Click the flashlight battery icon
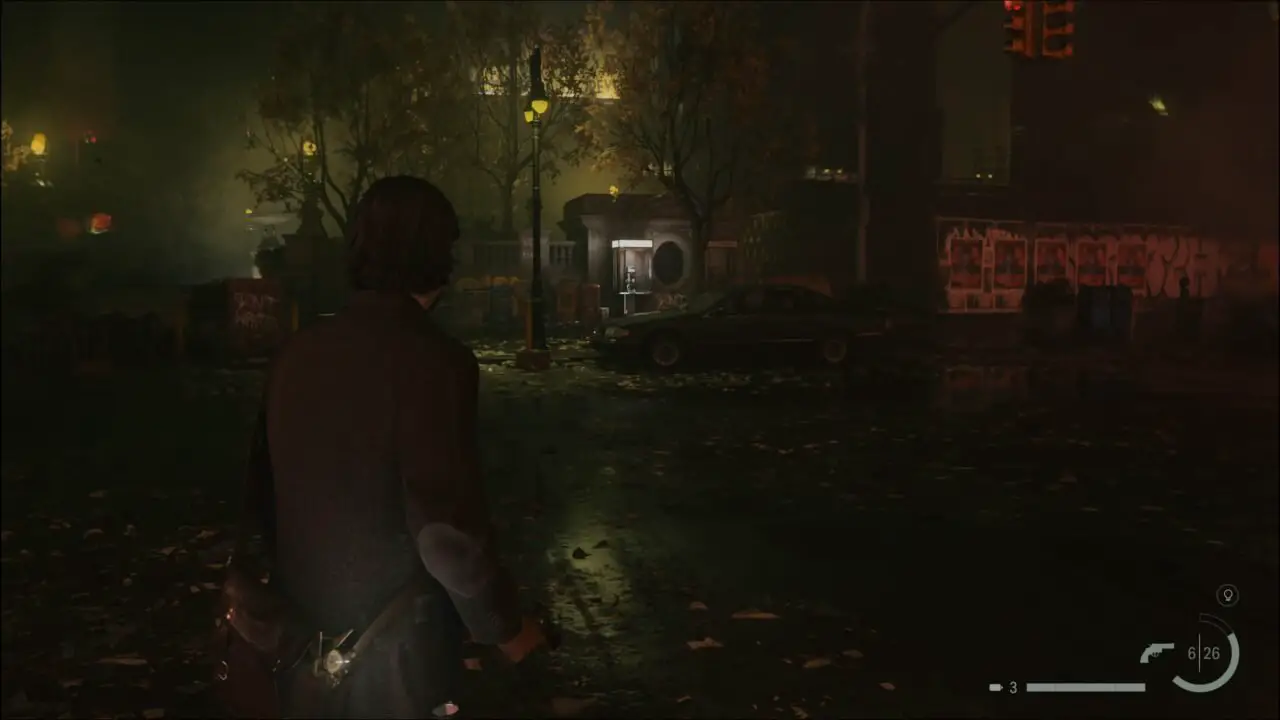Viewport: 1280px width, 720px height. tap(996, 687)
